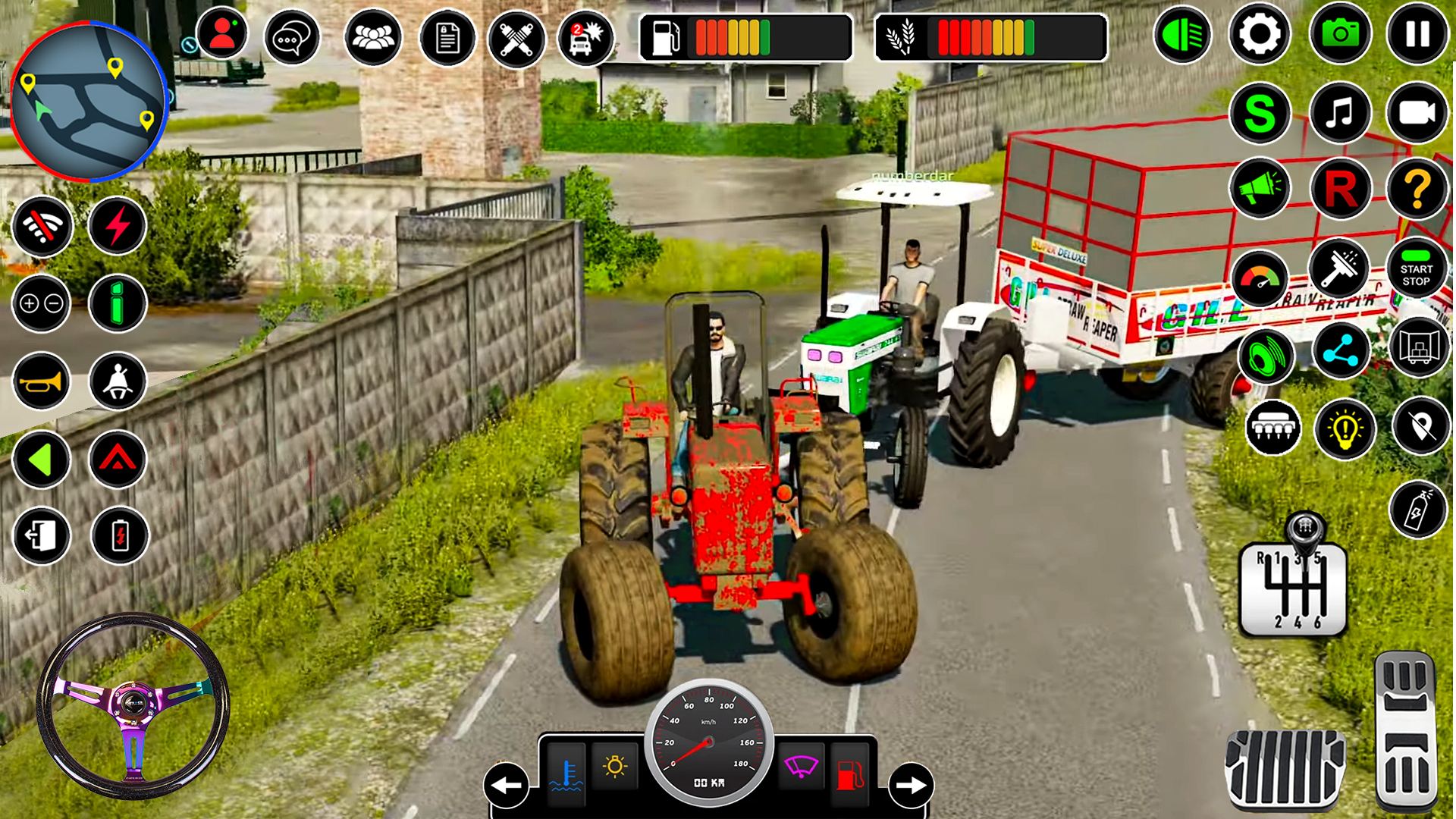
Task: Sound the horn using the trumpet icon
Action: (42, 381)
